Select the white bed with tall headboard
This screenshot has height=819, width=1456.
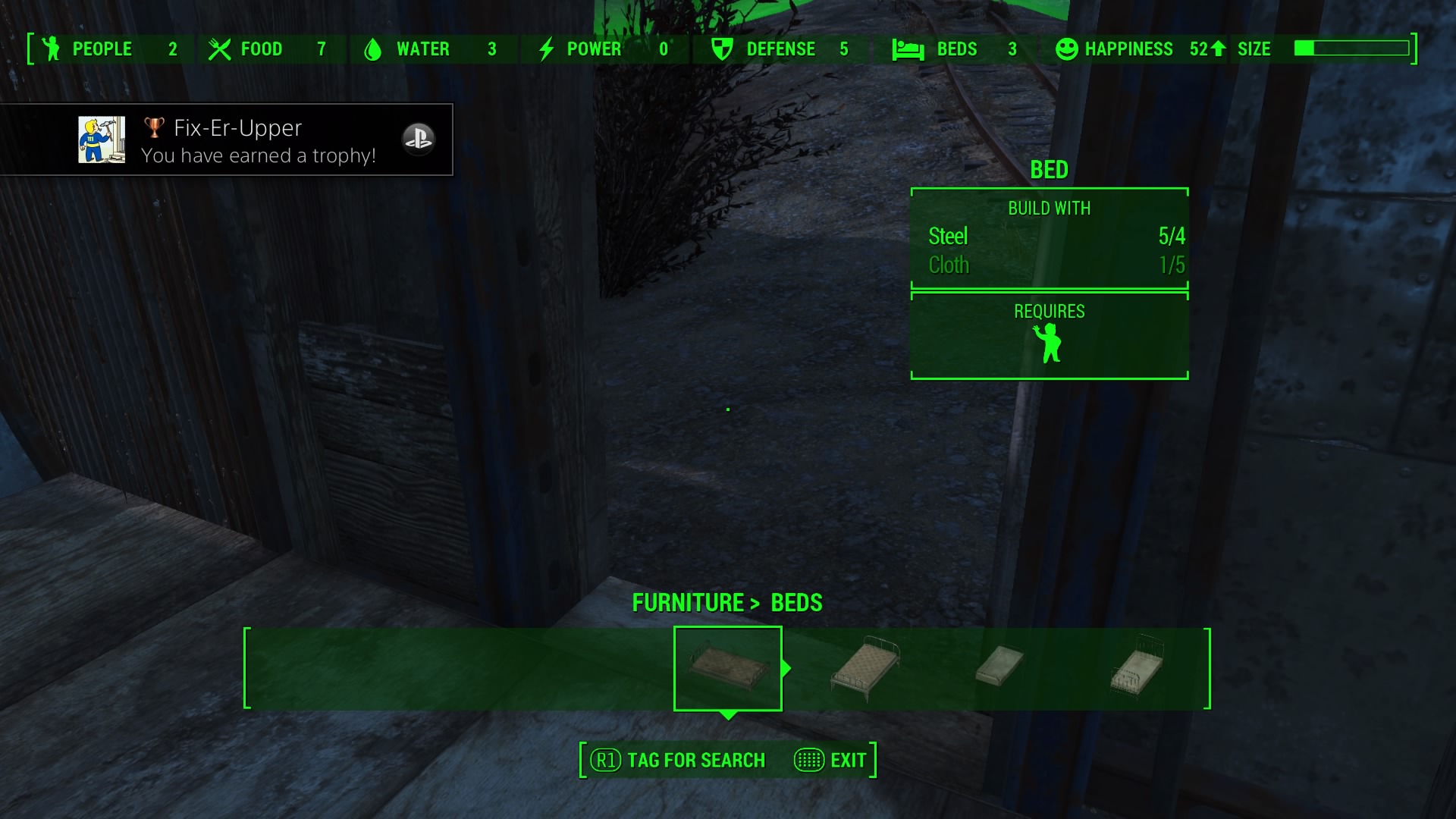click(1137, 667)
